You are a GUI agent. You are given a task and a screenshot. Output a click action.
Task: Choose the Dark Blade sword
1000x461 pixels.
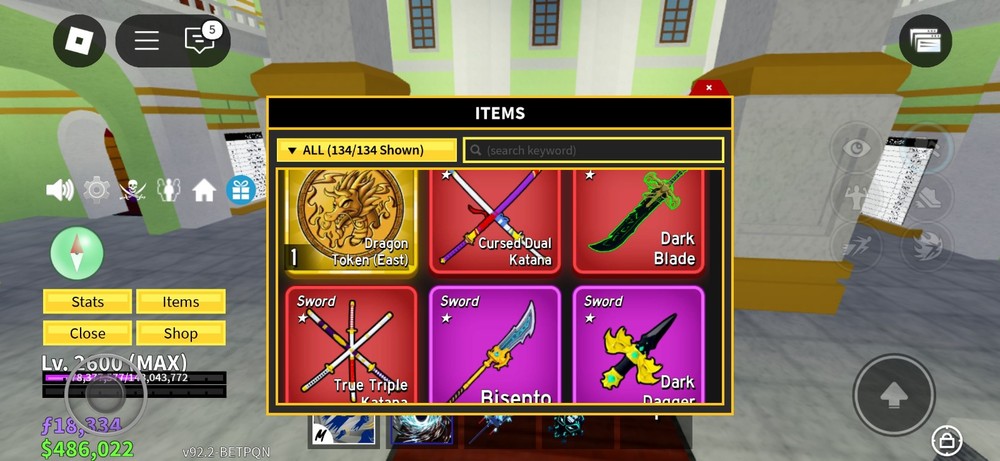(638, 221)
